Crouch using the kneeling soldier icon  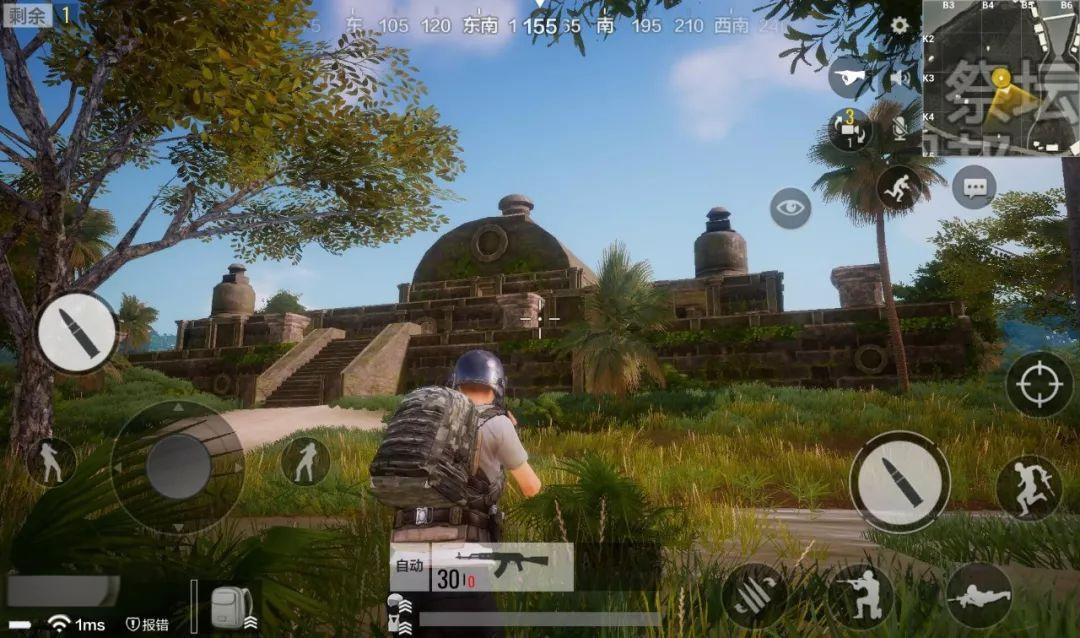click(x=860, y=596)
